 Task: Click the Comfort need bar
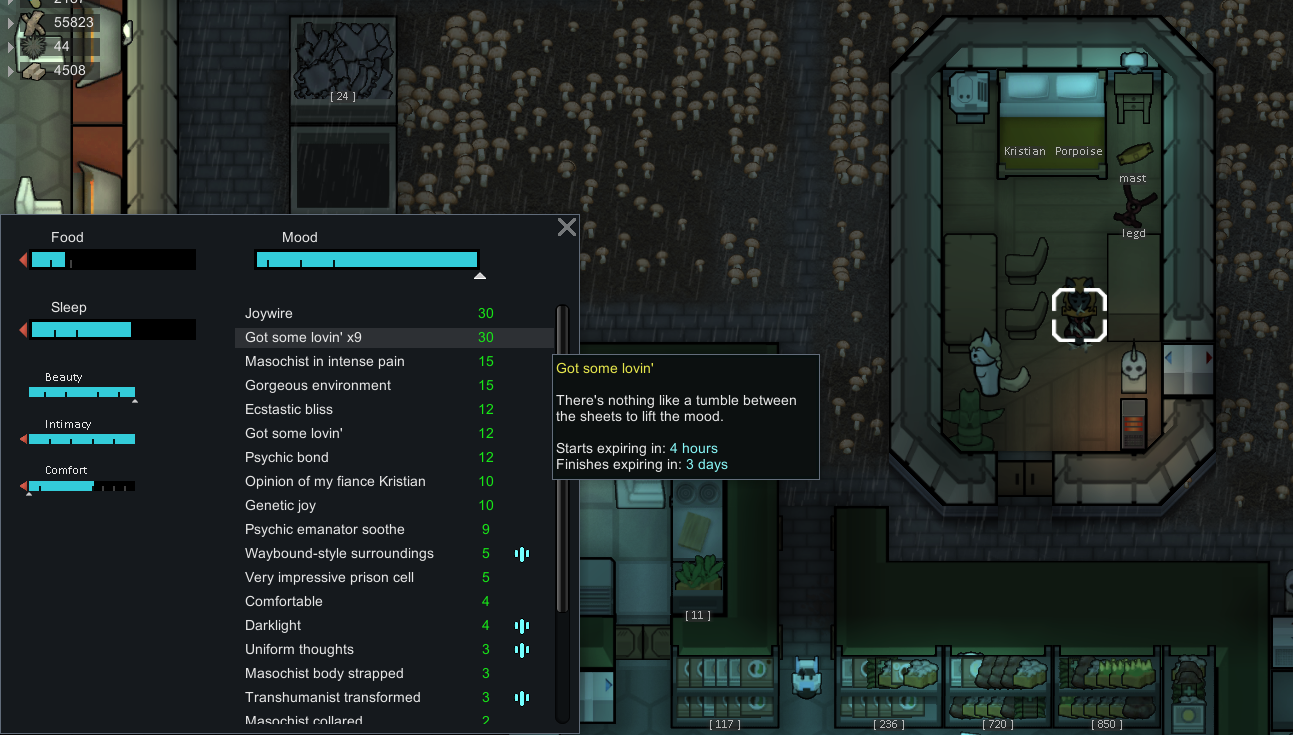pyautogui.click(x=81, y=486)
